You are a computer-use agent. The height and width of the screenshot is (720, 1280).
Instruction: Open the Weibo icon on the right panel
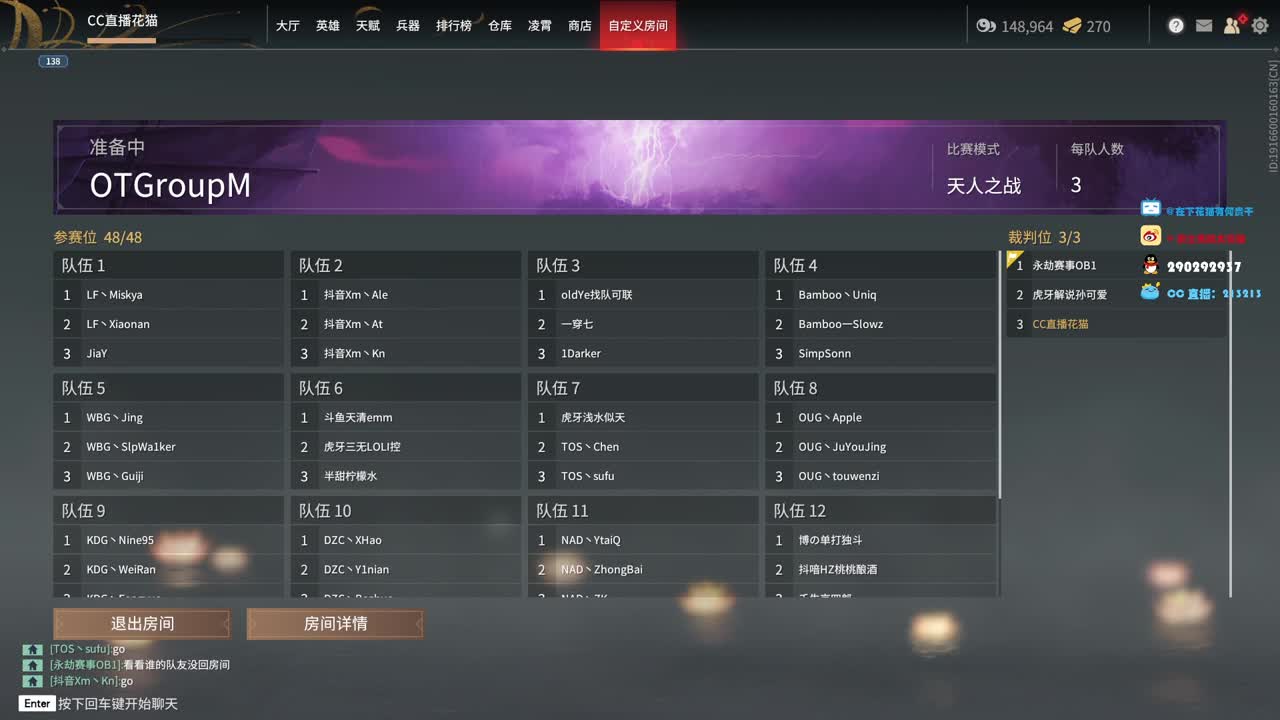point(1150,236)
